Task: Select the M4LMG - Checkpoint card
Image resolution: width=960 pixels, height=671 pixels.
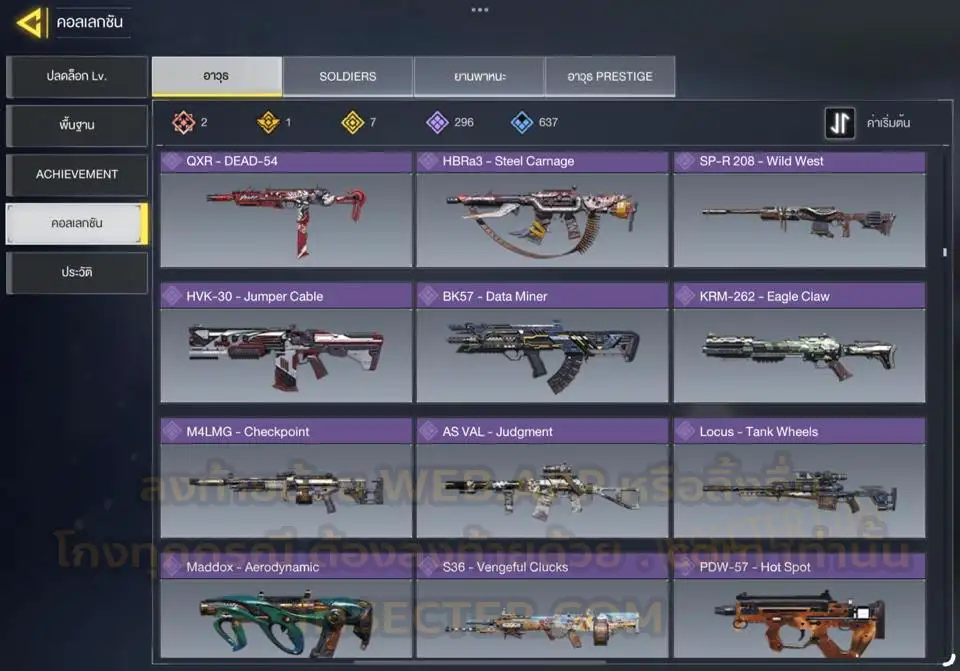Action: pos(286,480)
